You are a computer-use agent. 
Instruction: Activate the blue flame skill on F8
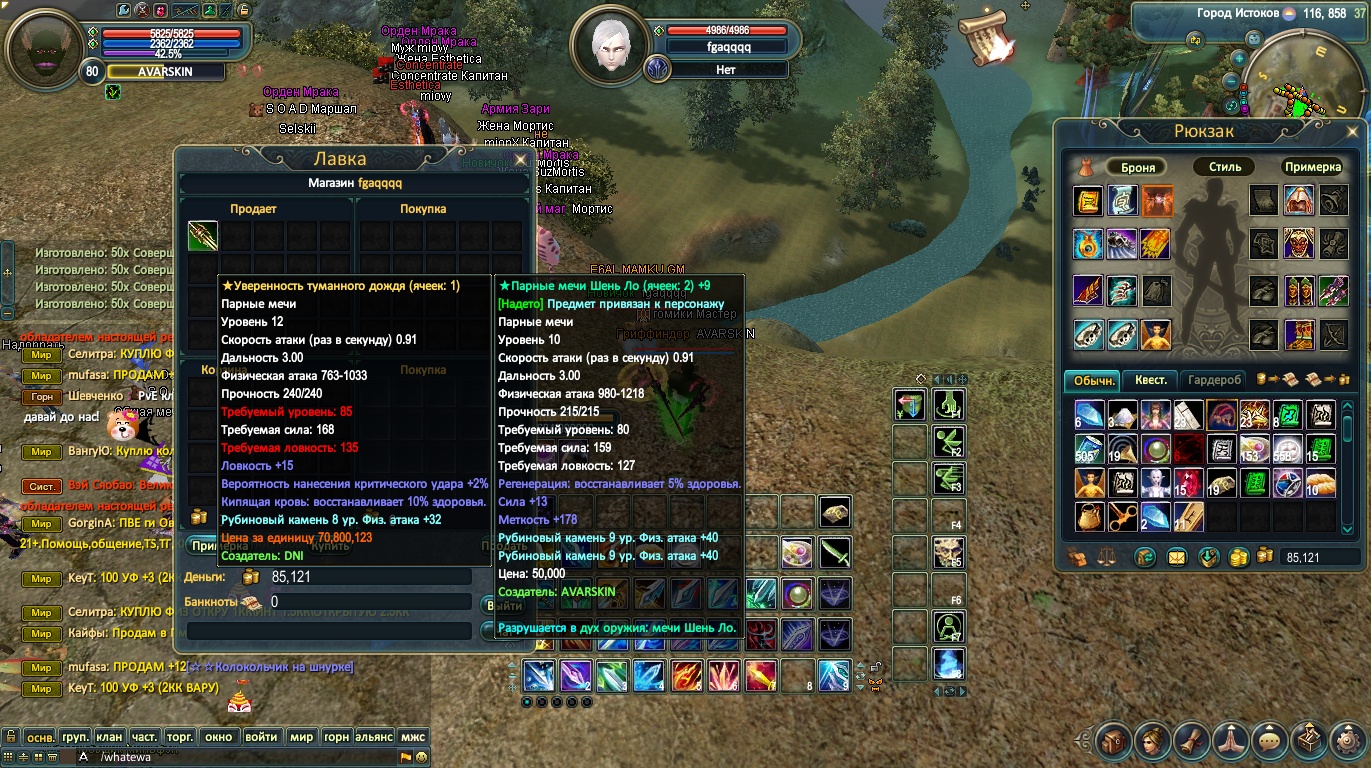[948, 664]
